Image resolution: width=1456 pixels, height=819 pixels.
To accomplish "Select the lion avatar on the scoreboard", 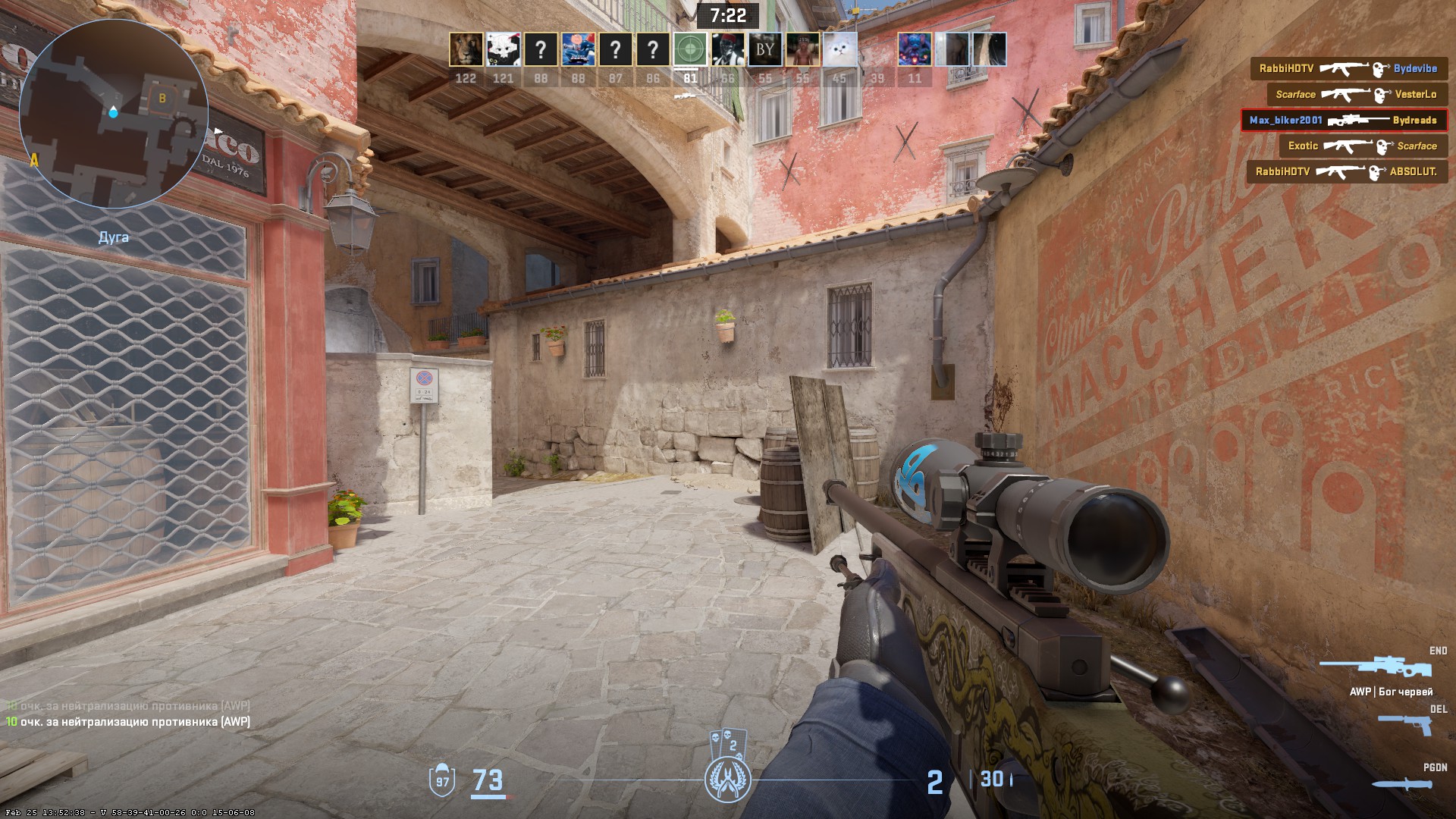I will [x=466, y=50].
